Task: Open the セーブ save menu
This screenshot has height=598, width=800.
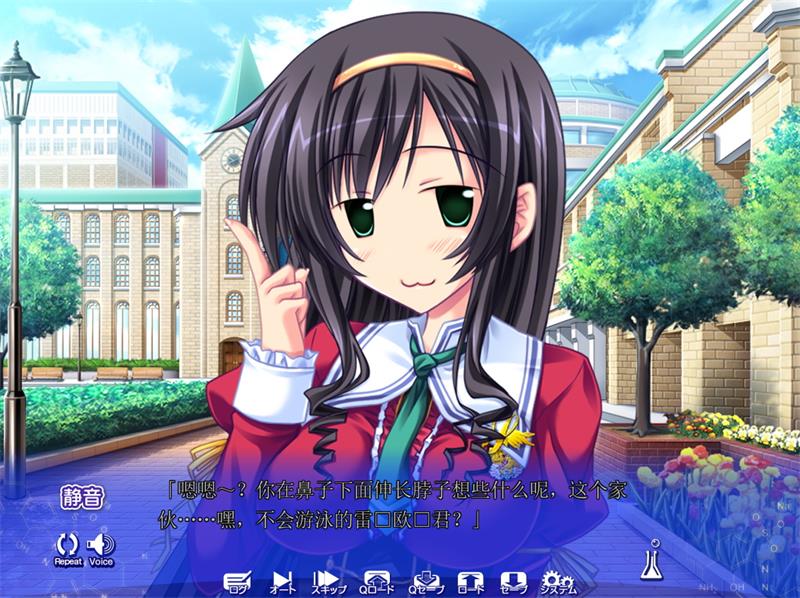Action: click(x=513, y=582)
